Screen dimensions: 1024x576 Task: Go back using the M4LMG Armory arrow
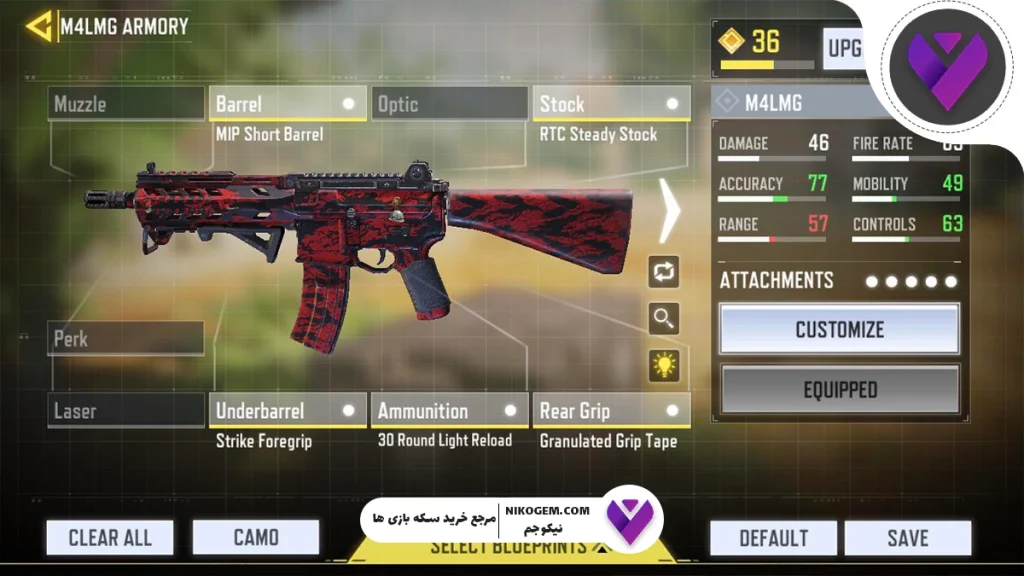(x=41, y=26)
